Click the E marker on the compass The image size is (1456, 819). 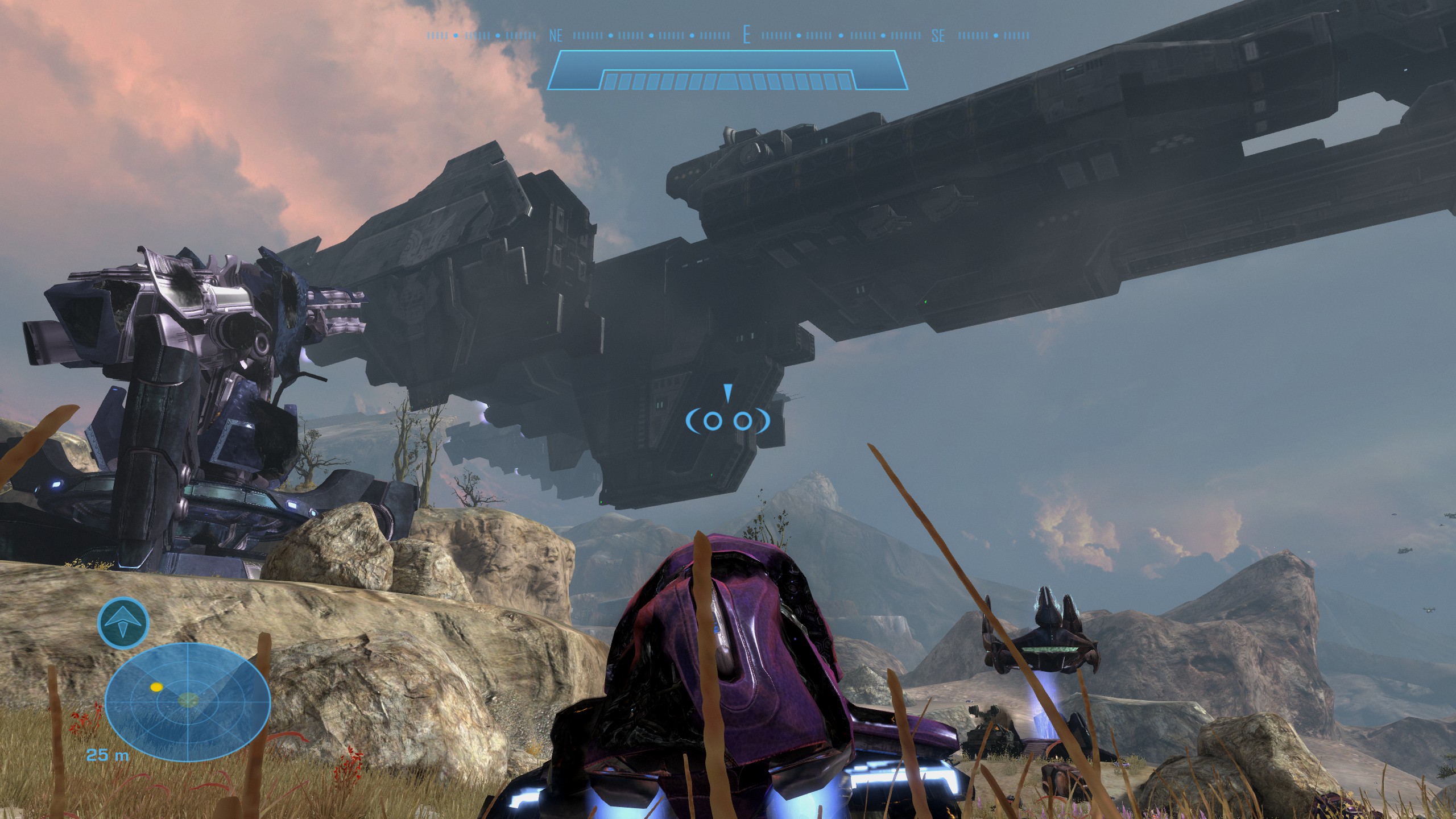point(746,36)
